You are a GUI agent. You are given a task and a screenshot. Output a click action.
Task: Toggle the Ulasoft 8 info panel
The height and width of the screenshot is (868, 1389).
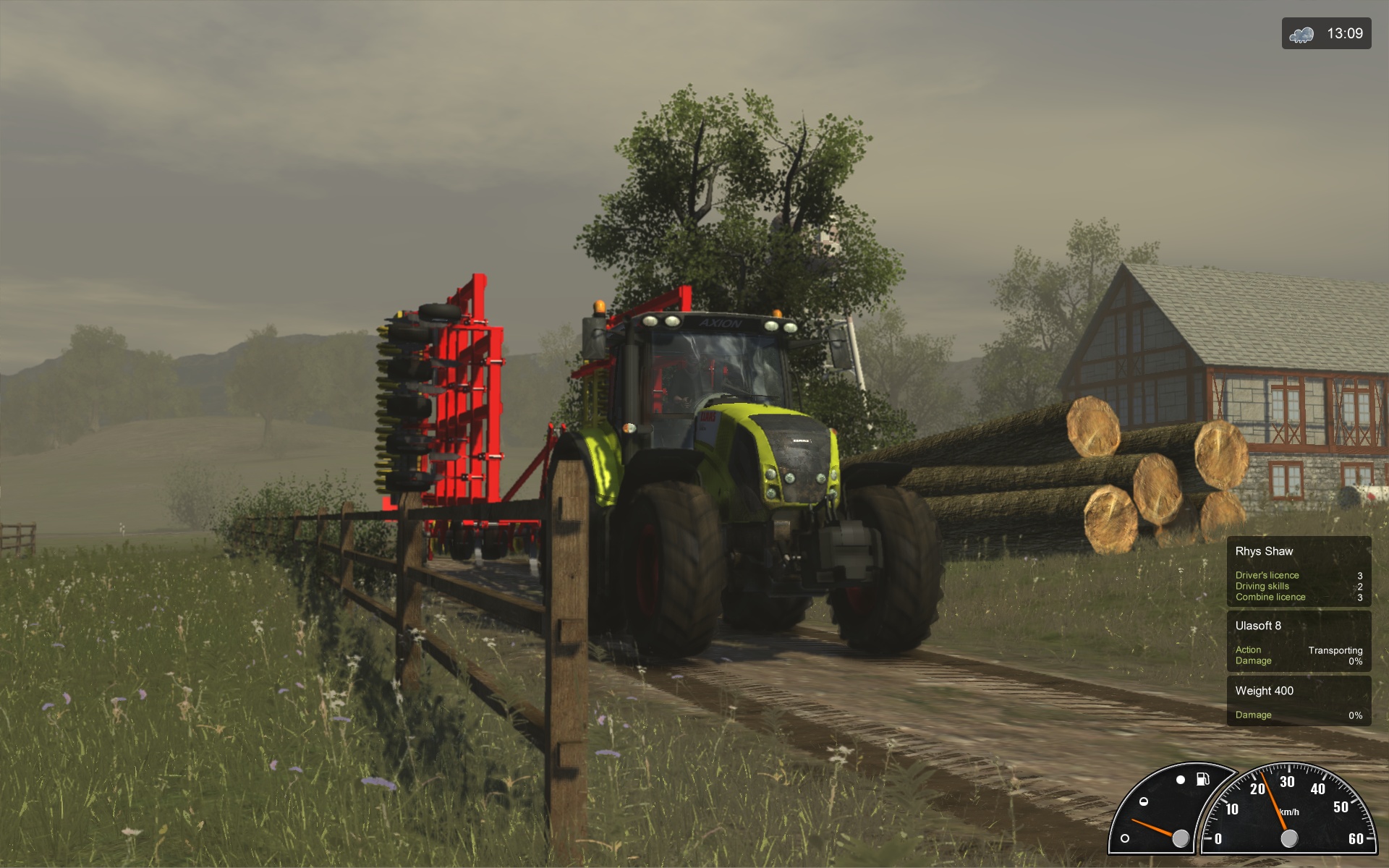[x=1299, y=641]
